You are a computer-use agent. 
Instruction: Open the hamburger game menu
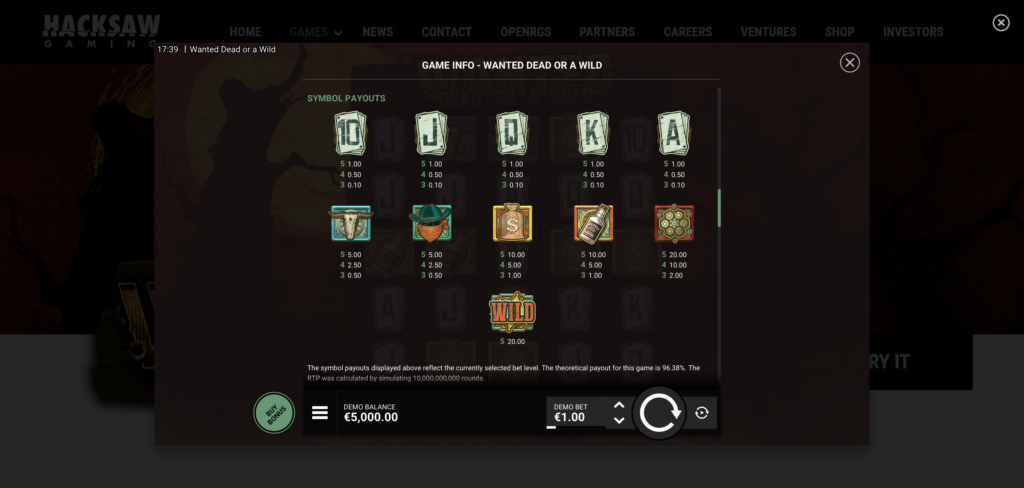[320, 413]
